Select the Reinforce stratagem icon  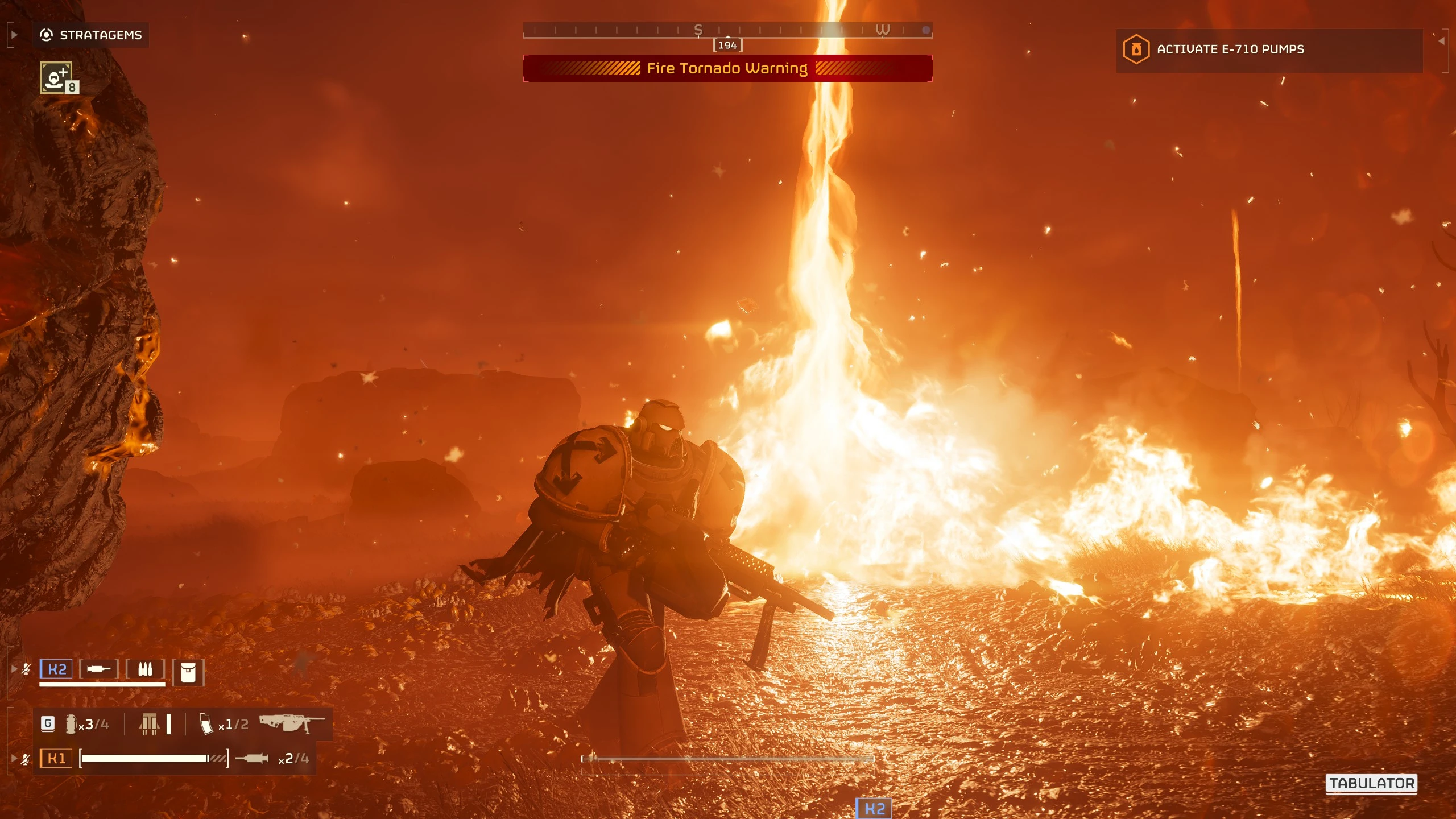[56, 78]
